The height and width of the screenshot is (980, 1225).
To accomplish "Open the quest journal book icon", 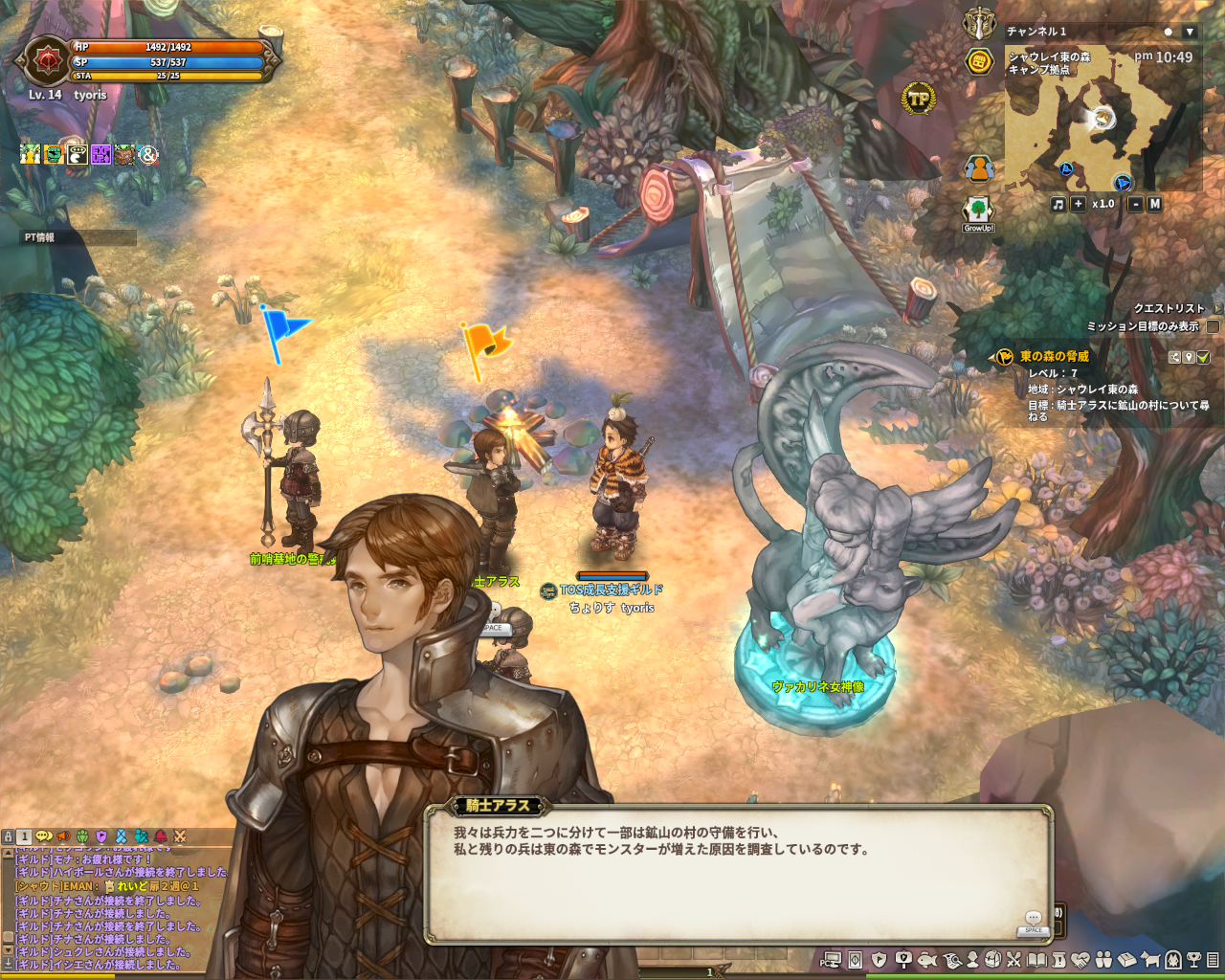I will pyautogui.click(x=1036, y=959).
